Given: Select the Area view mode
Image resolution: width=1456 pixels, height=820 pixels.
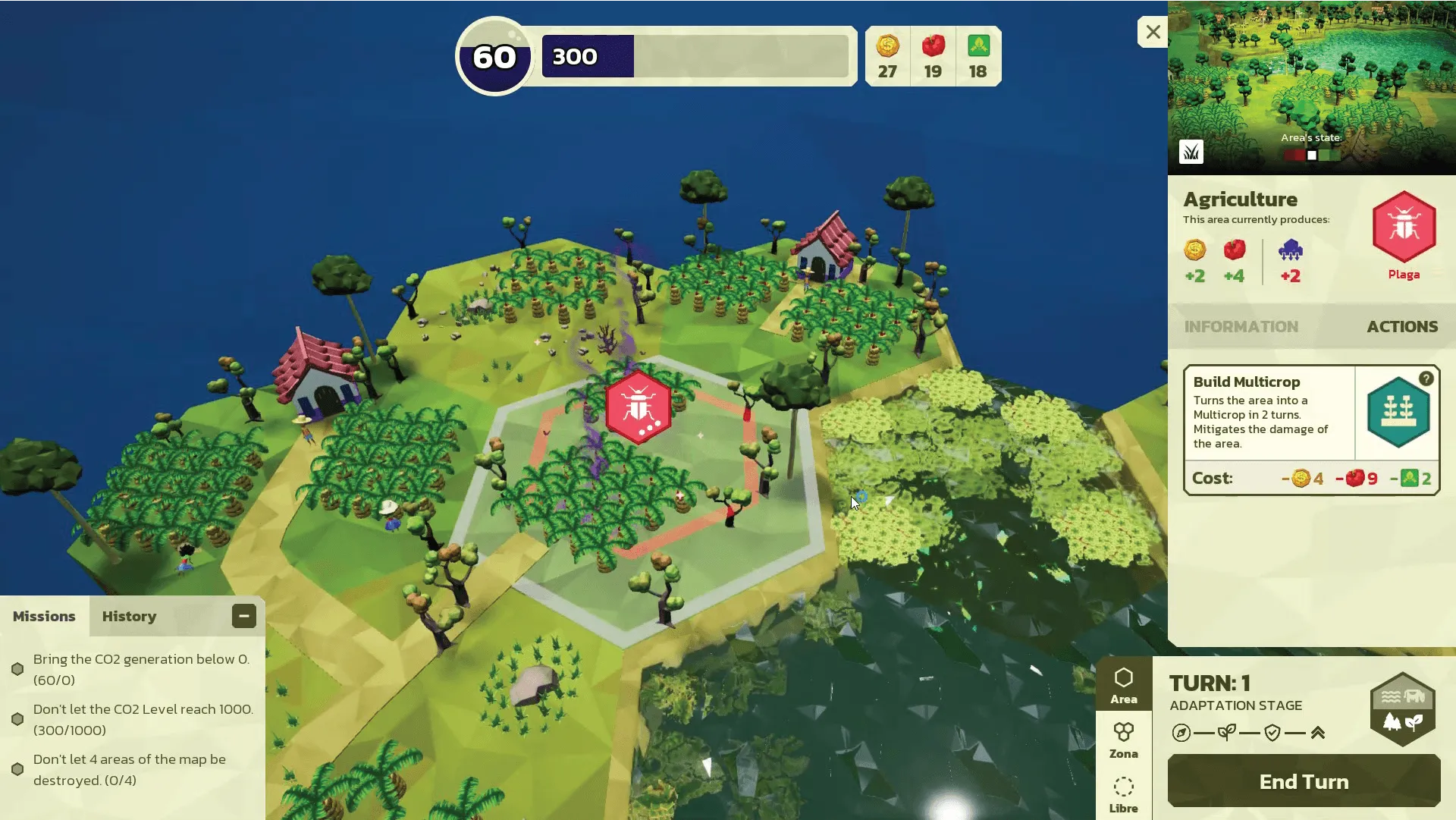Looking at the screenshot, I should (x=1123, y=684).
